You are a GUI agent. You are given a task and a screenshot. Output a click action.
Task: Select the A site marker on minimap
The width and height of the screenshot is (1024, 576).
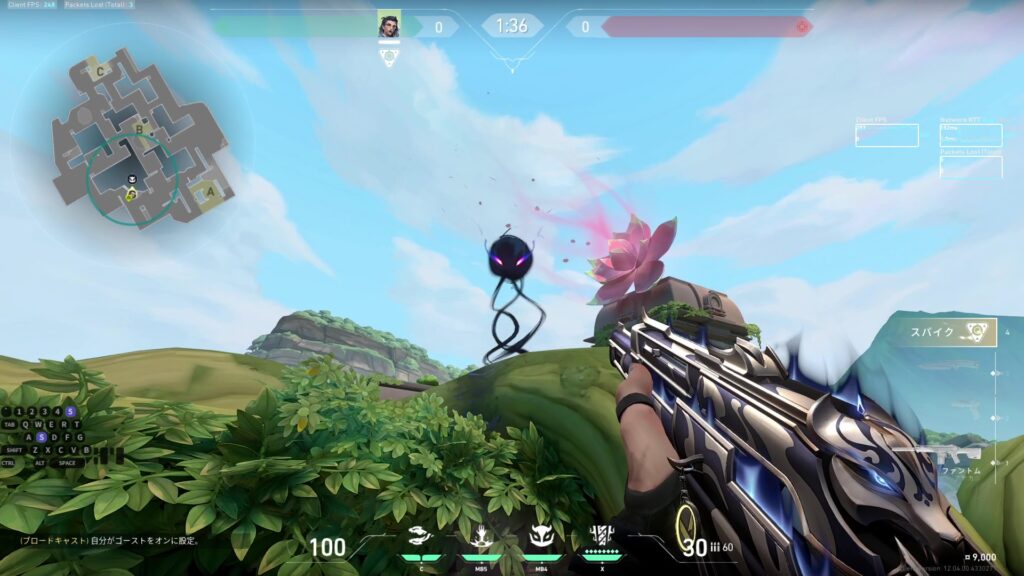[210, 192]
